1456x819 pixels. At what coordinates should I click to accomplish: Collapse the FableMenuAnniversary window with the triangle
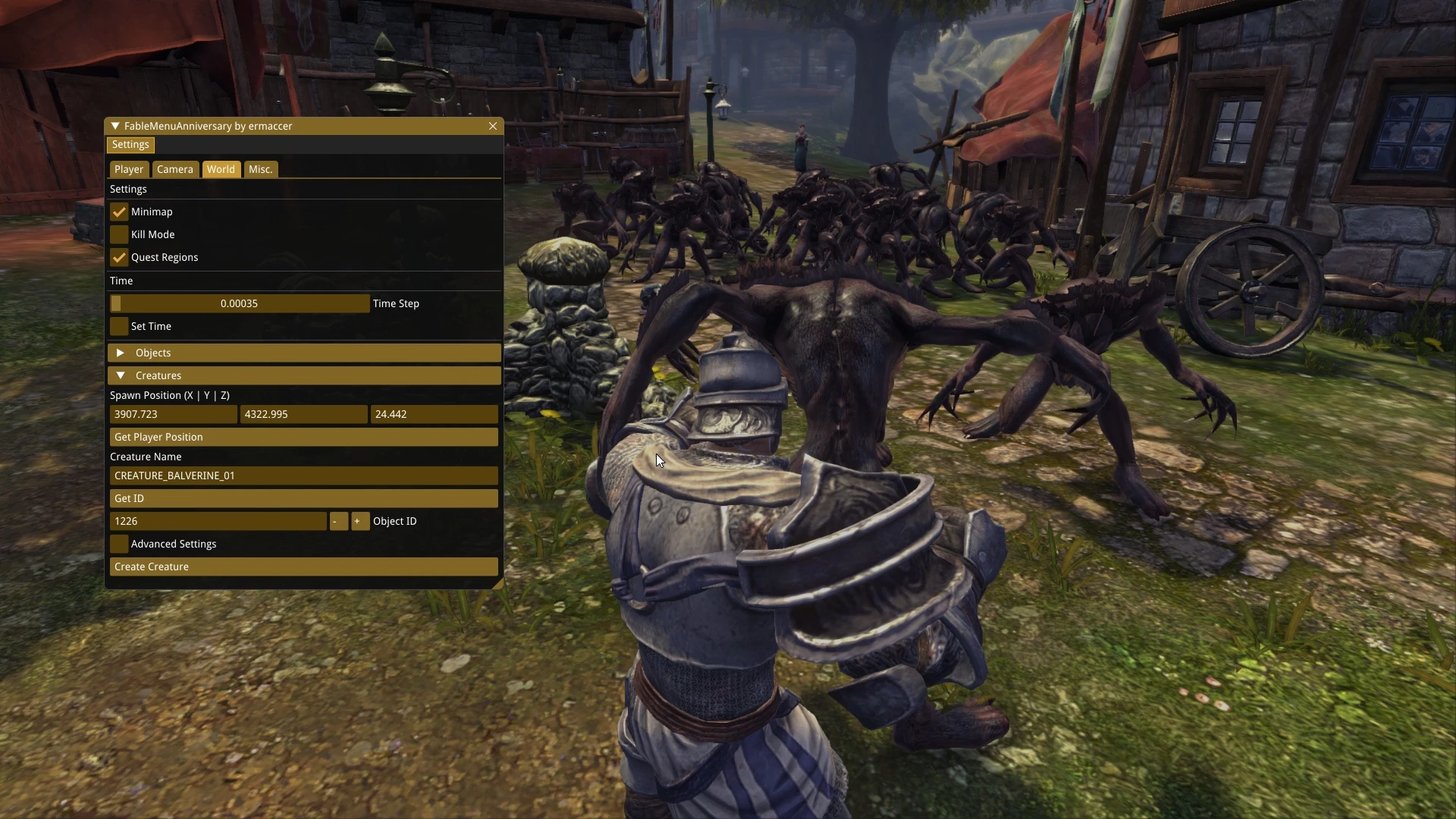tap(115, 126)
